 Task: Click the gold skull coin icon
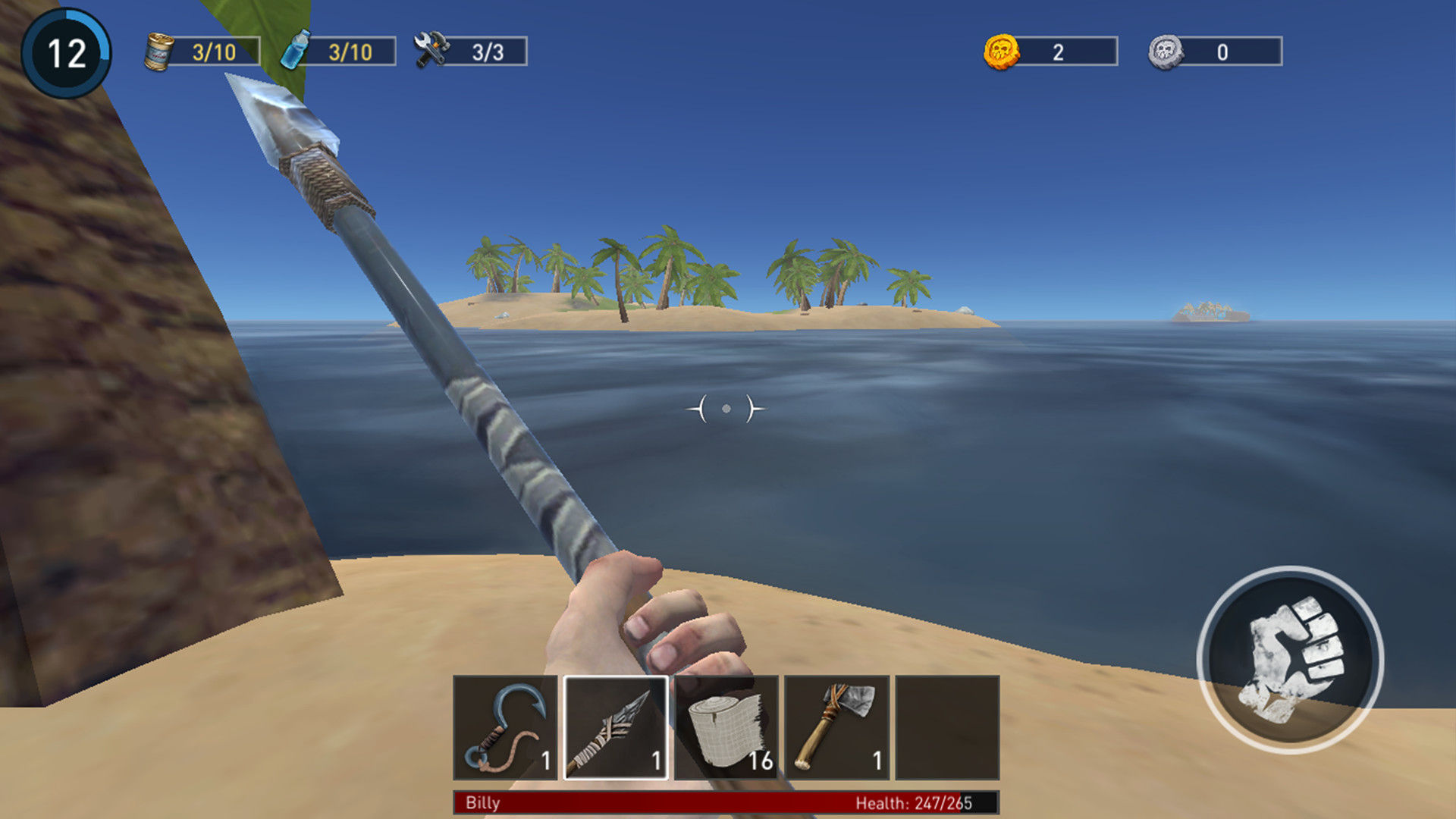pos(1003,52)
